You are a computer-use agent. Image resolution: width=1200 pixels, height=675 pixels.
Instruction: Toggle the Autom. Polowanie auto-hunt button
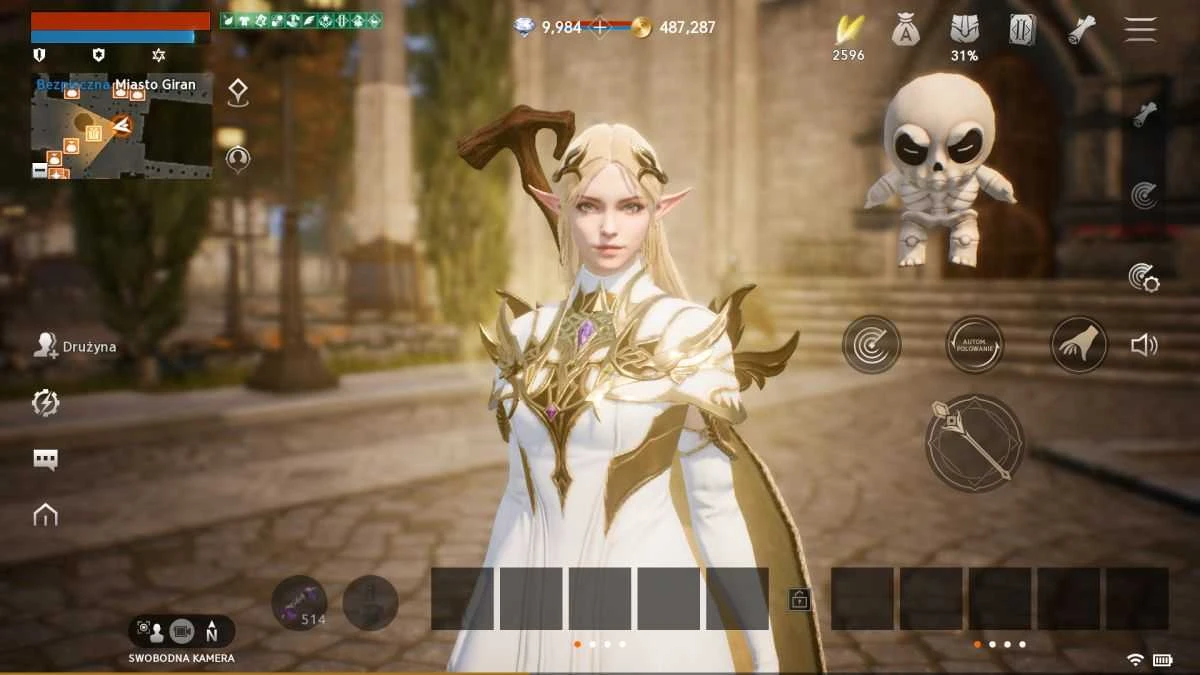[x=975, y=345]
